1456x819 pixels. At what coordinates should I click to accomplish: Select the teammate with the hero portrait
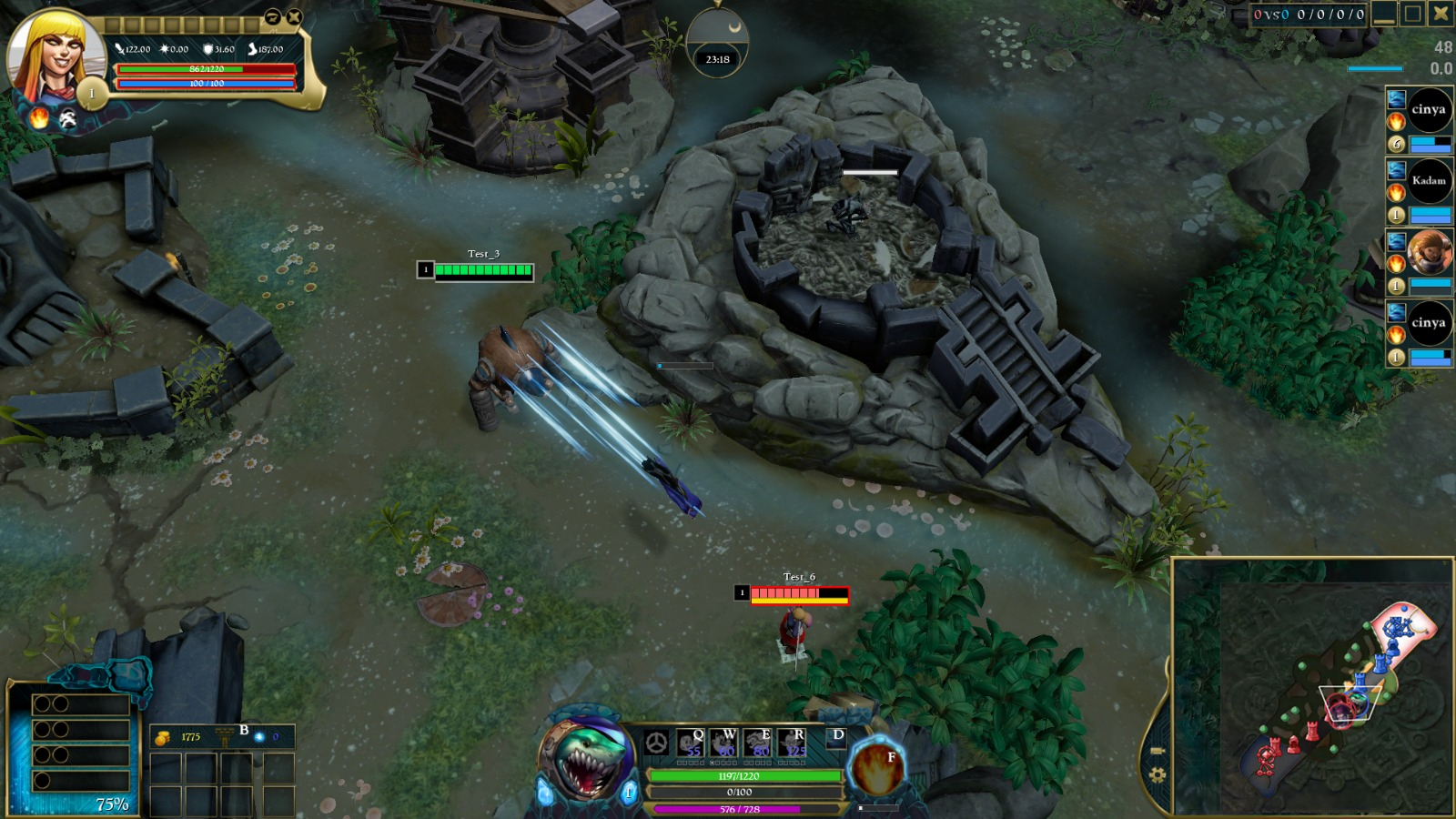pos(1429,252)
